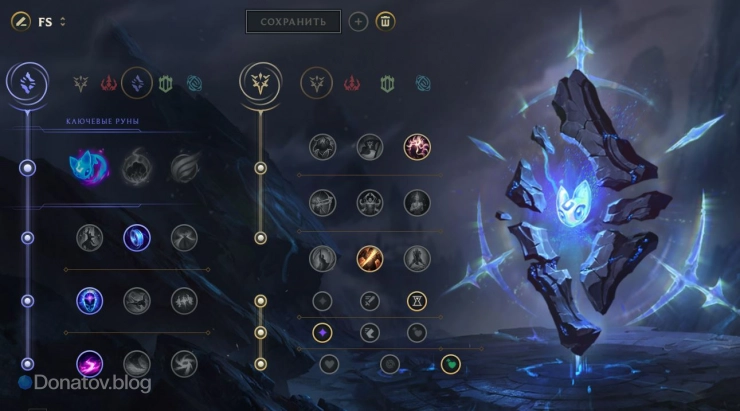Screen dimensions: 740x411
Task: Select the highlighted green heart health shard
Action: tap(451, 363)
